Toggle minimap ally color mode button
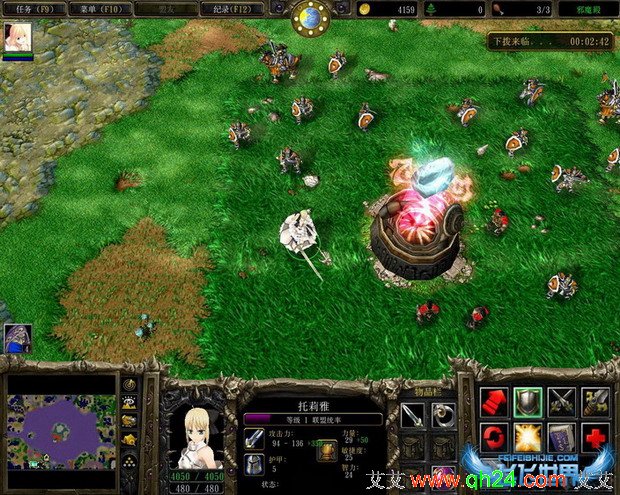 [130, 421]
